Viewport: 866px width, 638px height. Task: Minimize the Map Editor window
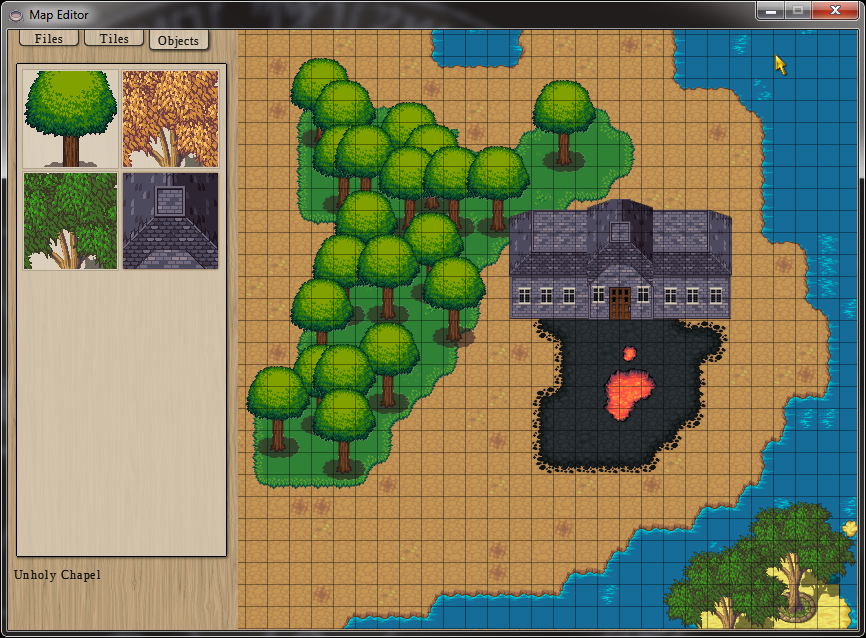[x=769, y=10]
